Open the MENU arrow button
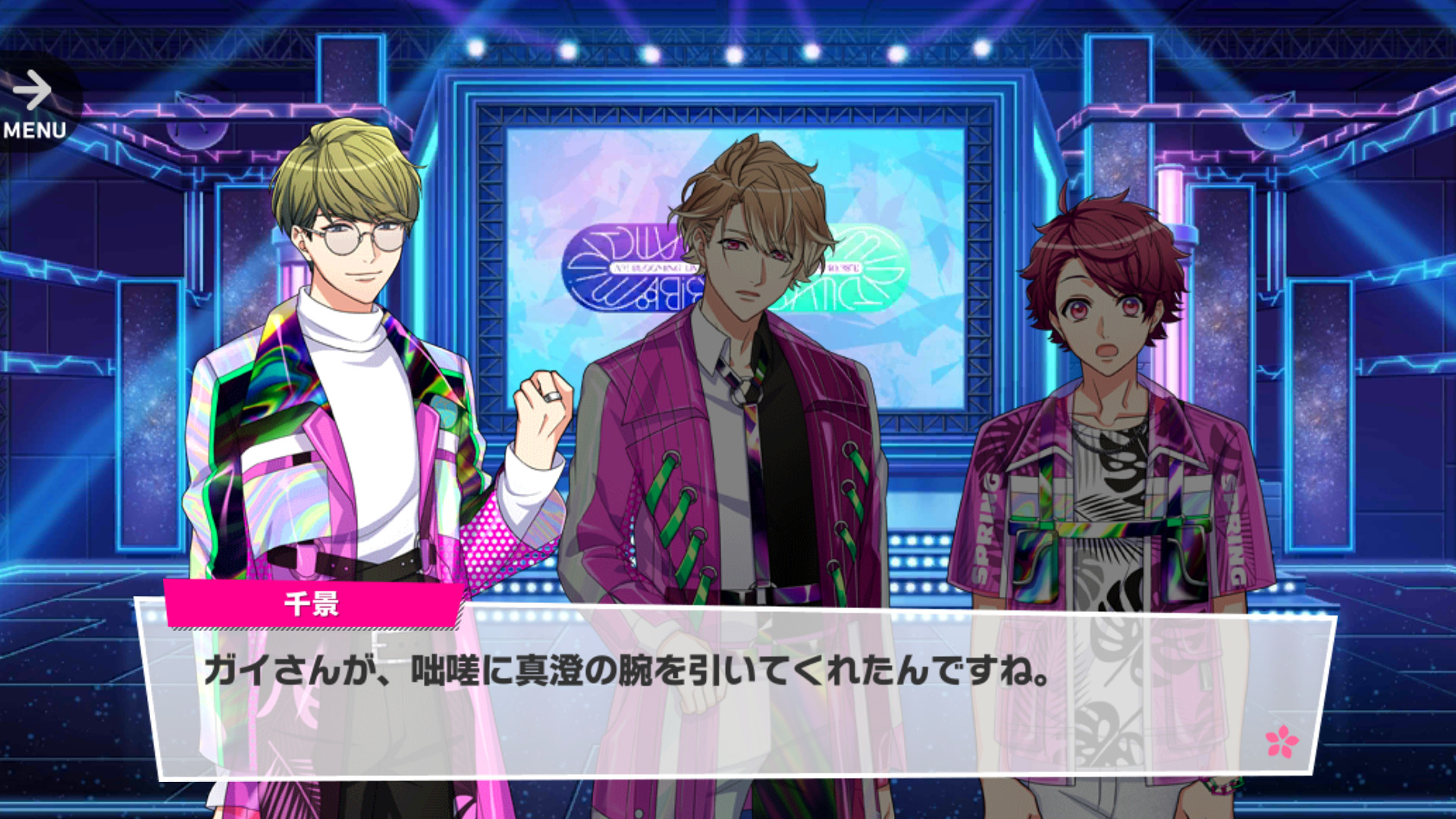The height and width of the screenshot is (819, 1456). click(33, 103)
